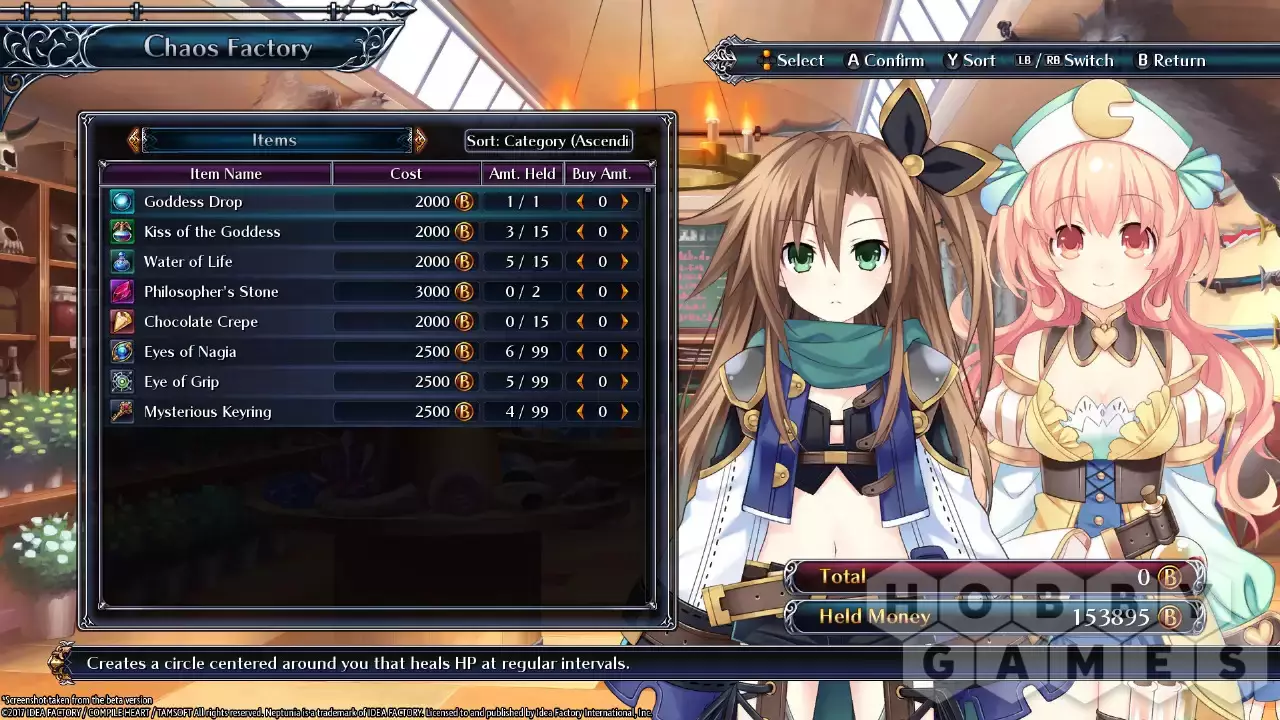The width and height of the screenshot is (1280, 720).
Task: Choose the Eyes of Nagia item
Action: click(190, 352)
